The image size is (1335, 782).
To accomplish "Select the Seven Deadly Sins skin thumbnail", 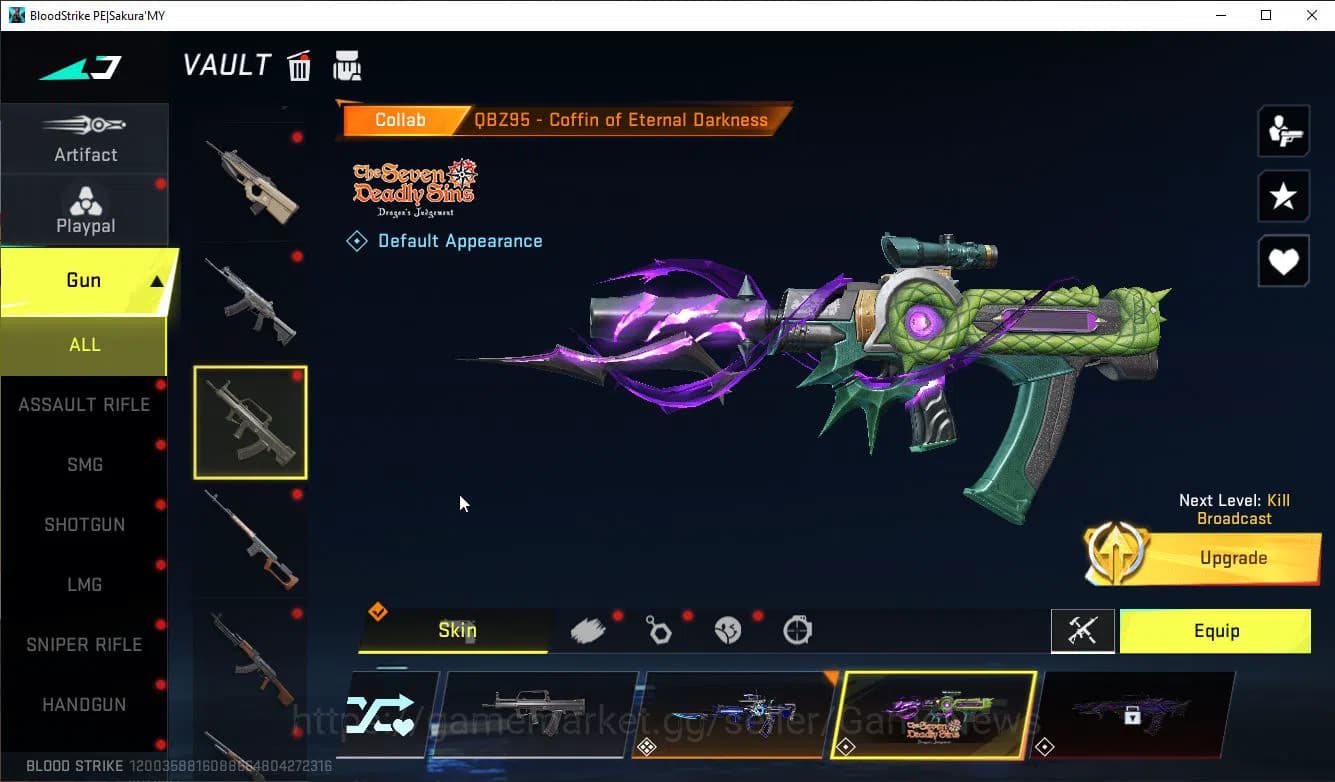I will tap(936, 714).
